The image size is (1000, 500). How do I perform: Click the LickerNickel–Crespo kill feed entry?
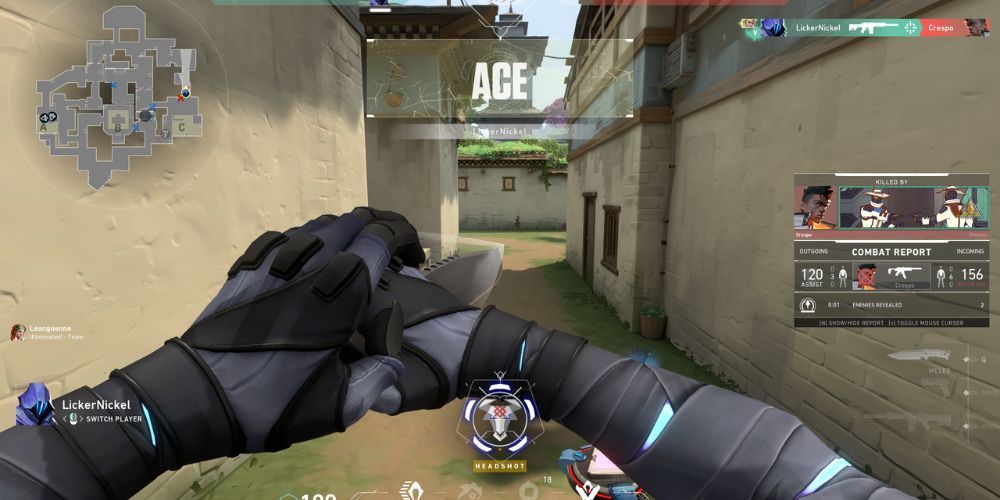click(x=864, y=29)
